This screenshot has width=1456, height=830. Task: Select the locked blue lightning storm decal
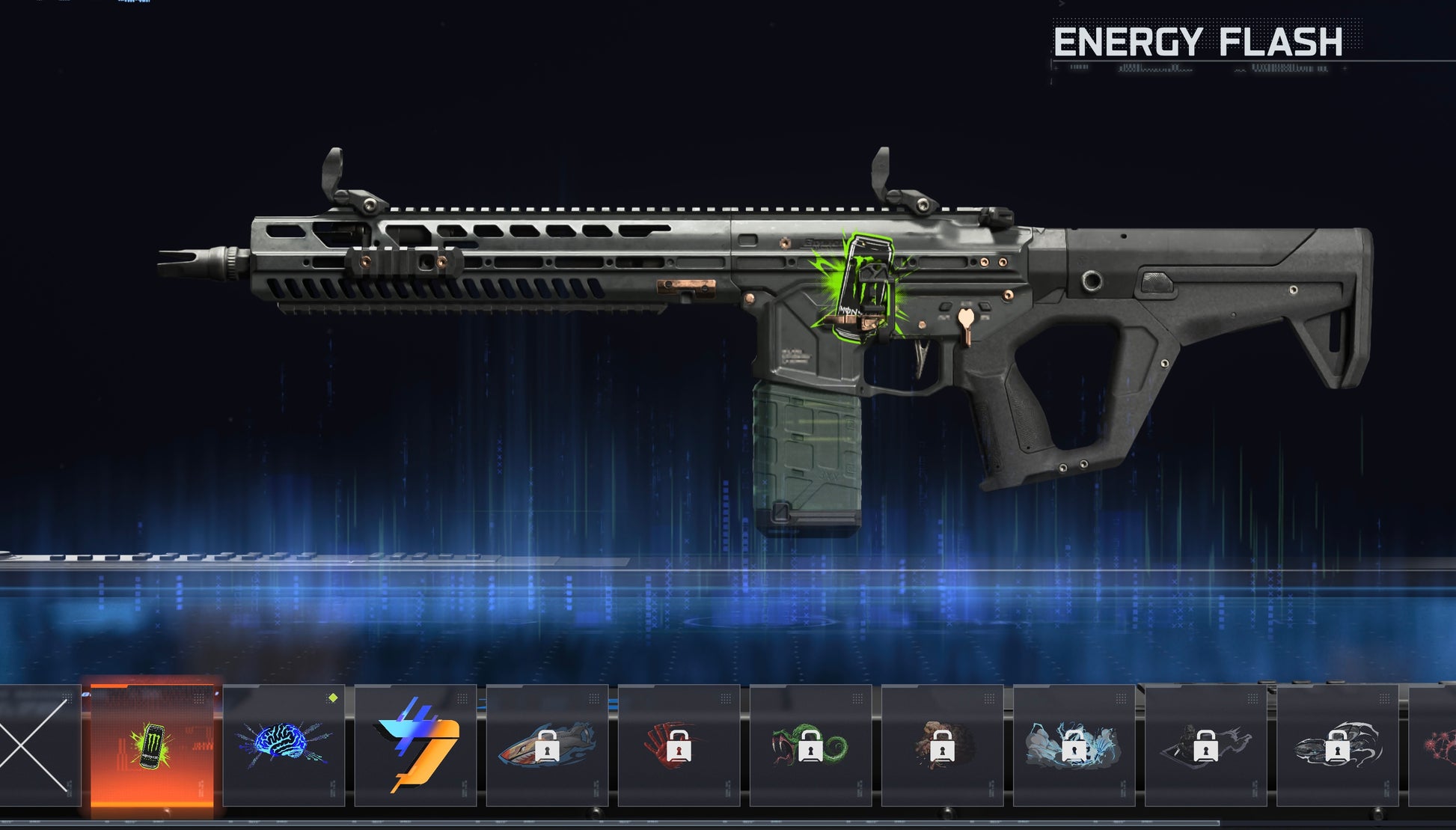(x=1074, y=745)
